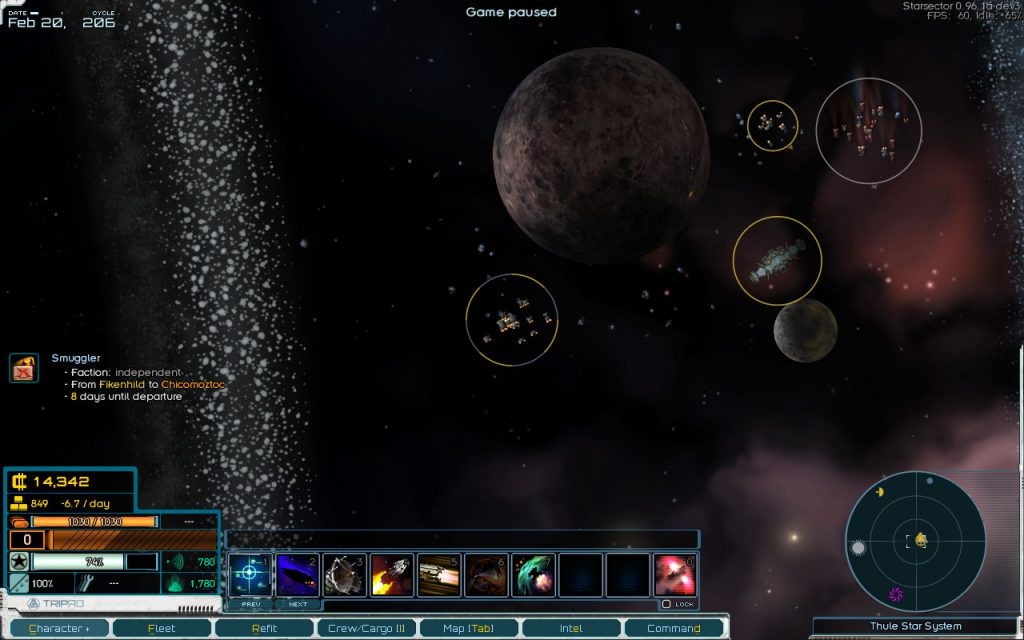Toggle the streaking engine ability in slot 5
Image resolution: width=1024 pixels, height=640 pixels.
[x=438, y=574]
